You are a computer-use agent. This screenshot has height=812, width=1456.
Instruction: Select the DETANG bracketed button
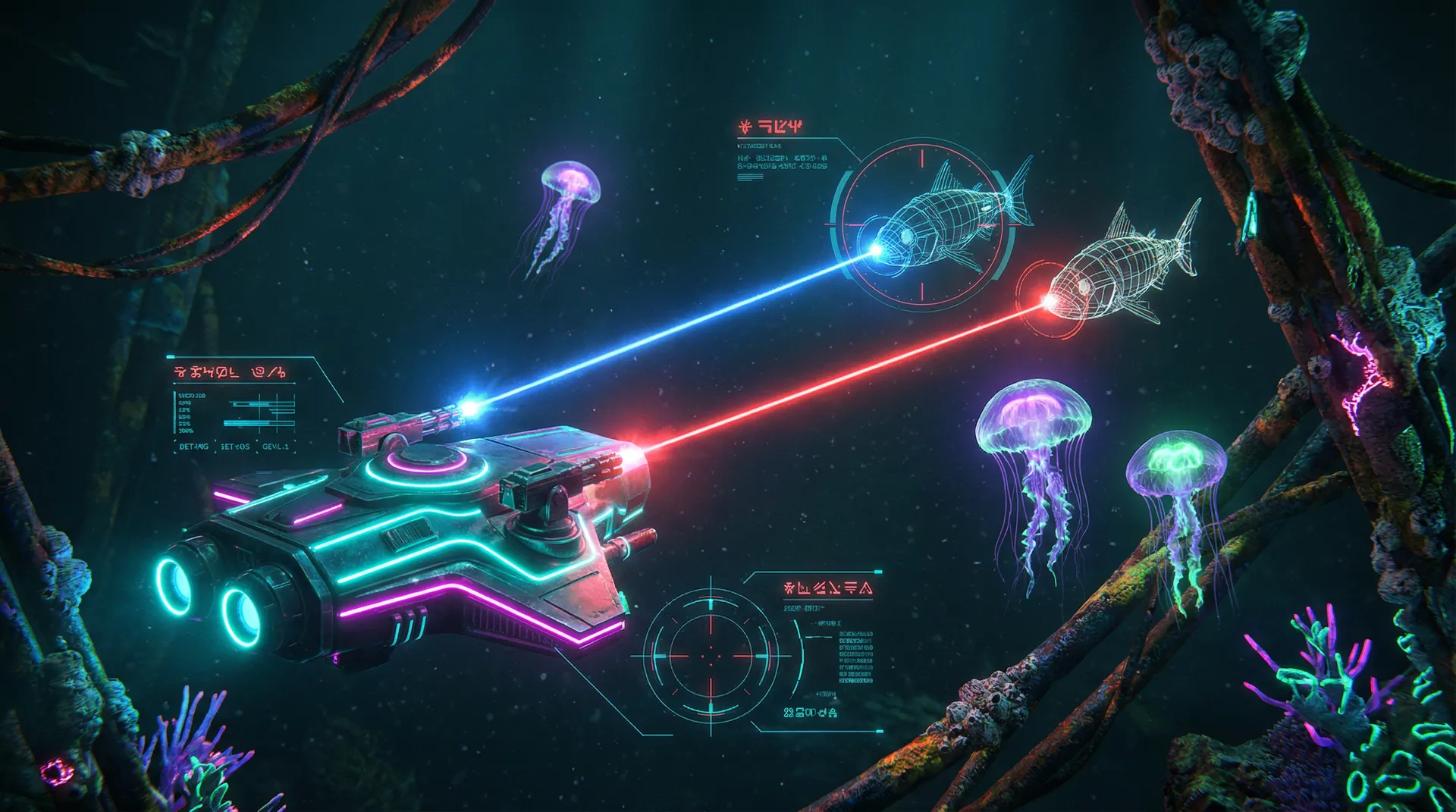[x=193, y=447]
